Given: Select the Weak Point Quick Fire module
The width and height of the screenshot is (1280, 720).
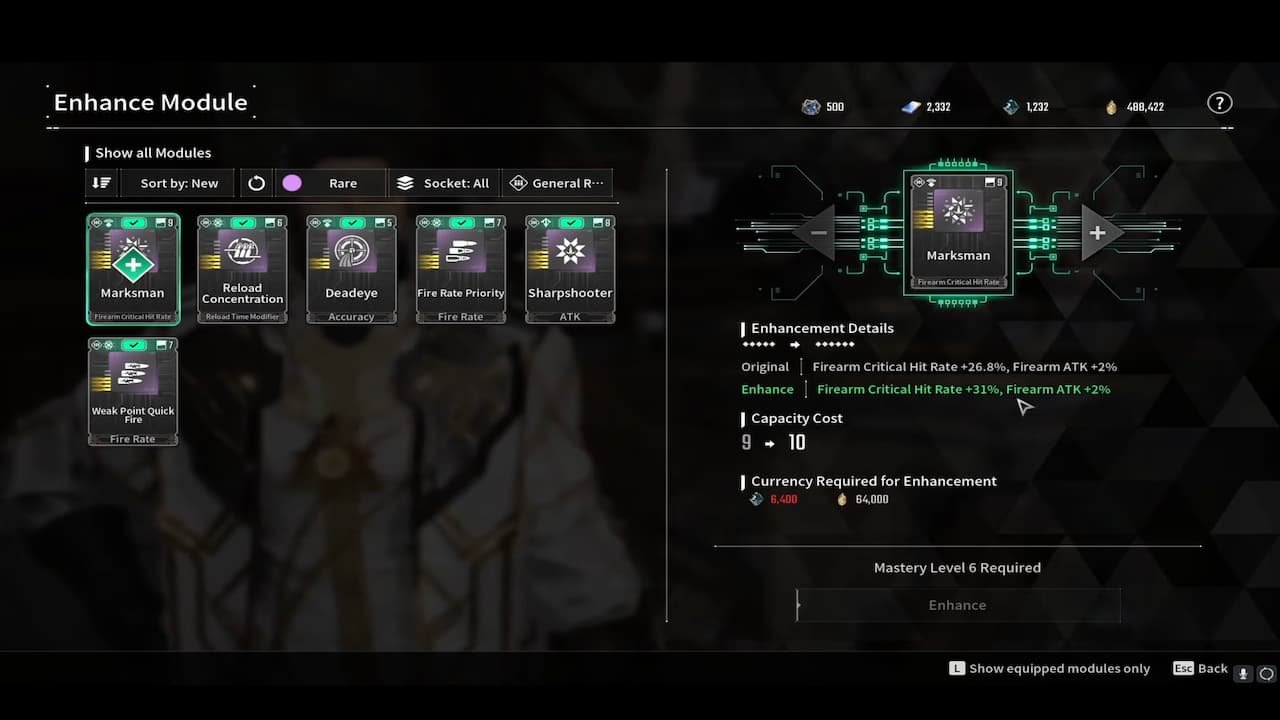Looking at the screenshot, I should click(133, 390).
